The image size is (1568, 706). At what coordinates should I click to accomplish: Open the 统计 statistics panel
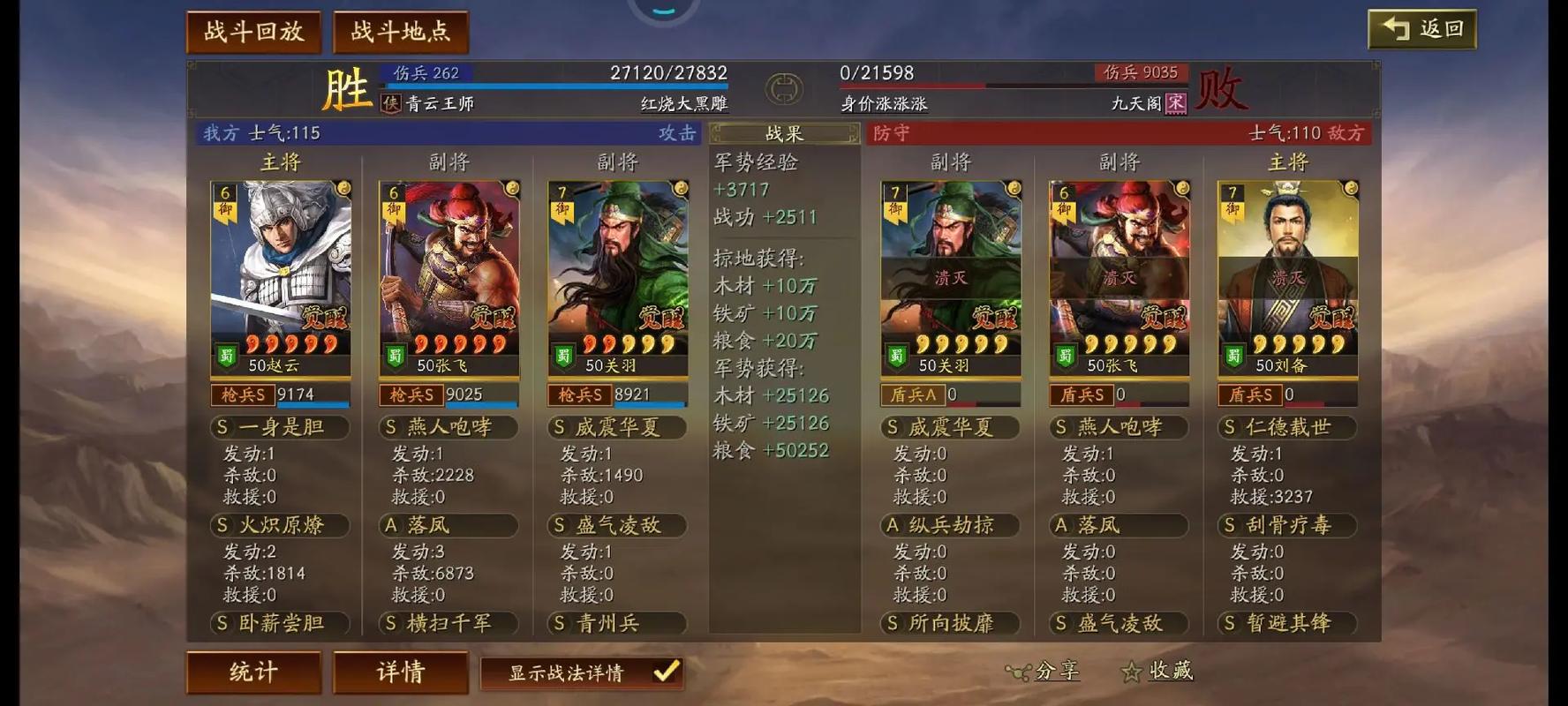[253, 672]
